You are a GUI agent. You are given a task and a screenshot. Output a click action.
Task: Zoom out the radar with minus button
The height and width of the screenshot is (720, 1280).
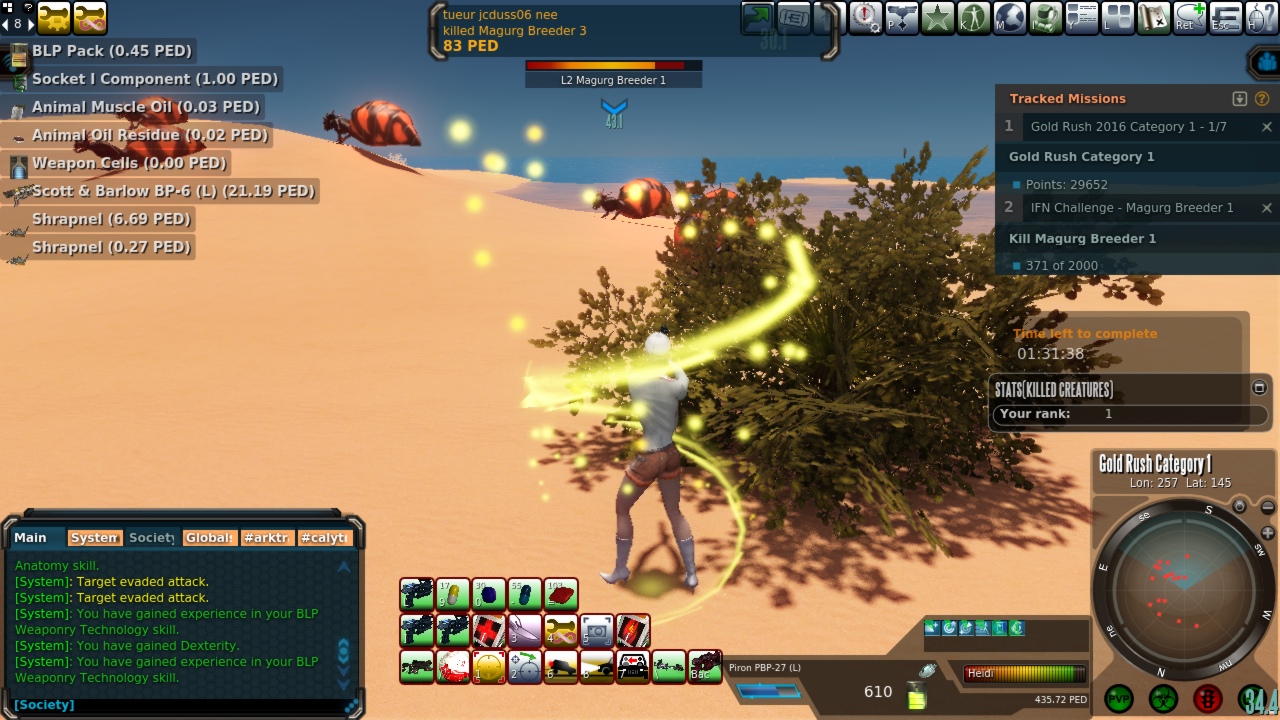point(1268,508)
